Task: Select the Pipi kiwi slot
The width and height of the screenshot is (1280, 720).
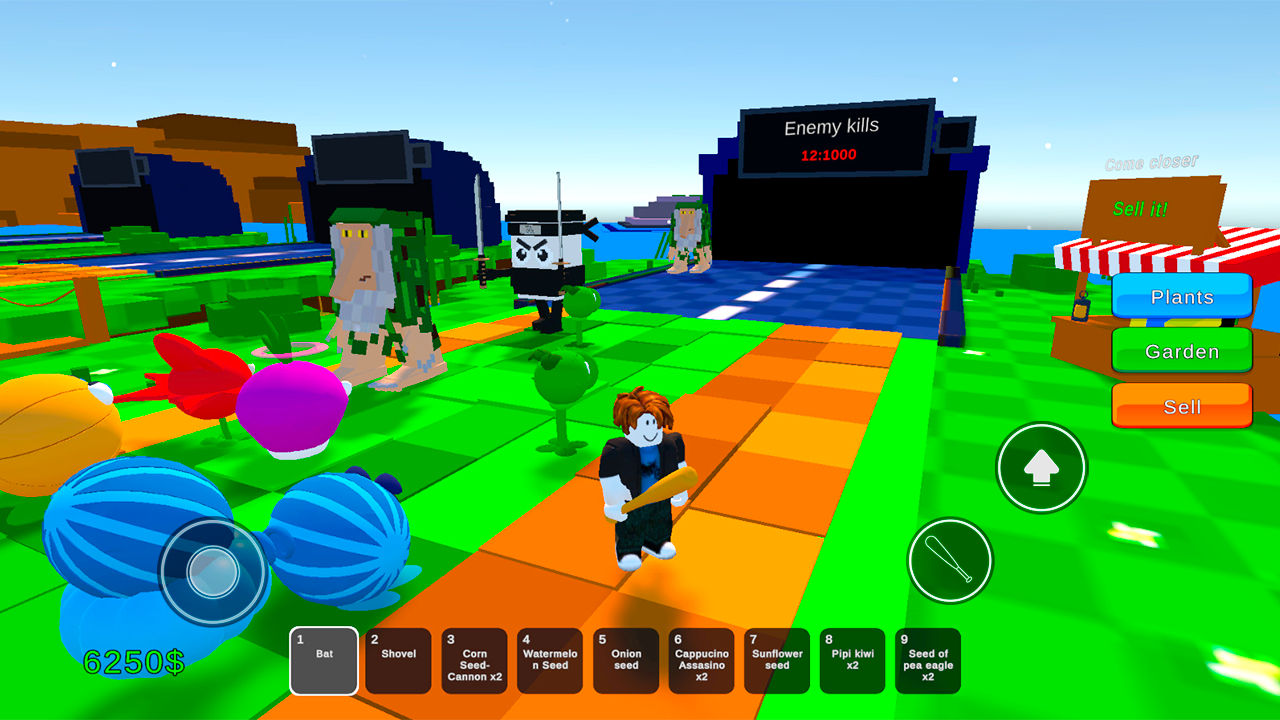Action: pyautogui.click(x=852, y=660)
